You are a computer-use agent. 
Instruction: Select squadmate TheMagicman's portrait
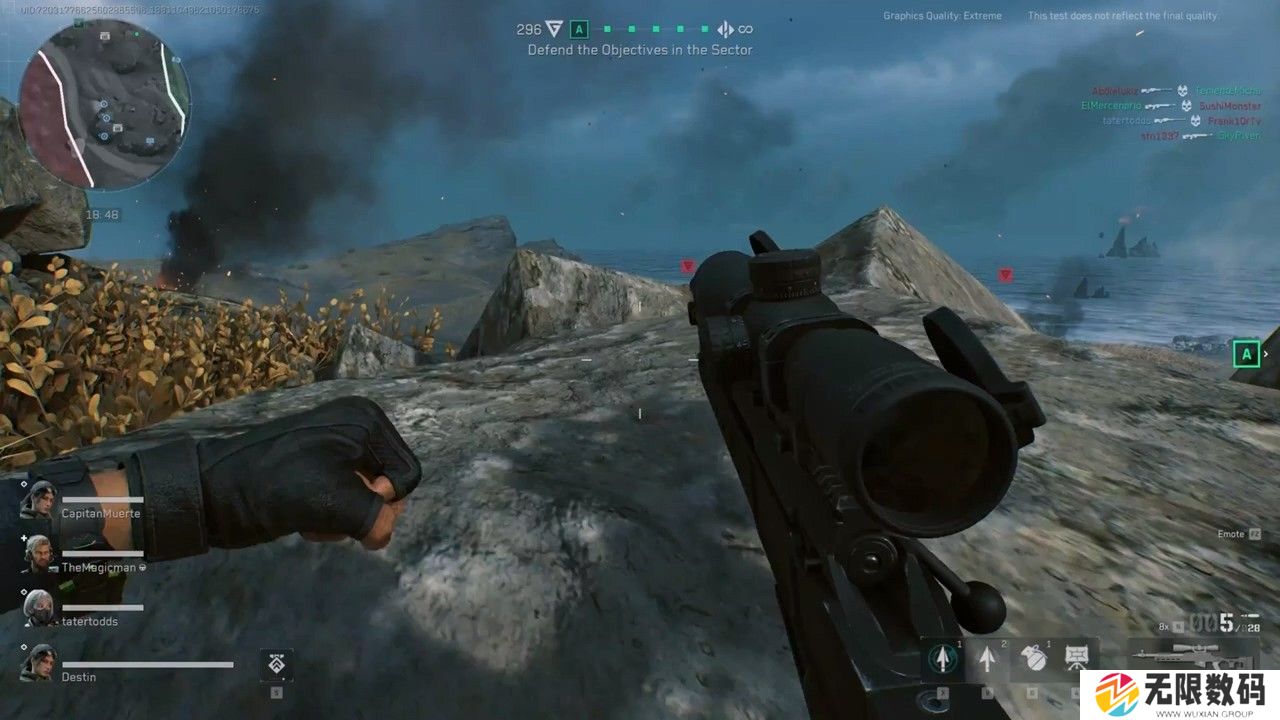40,553
